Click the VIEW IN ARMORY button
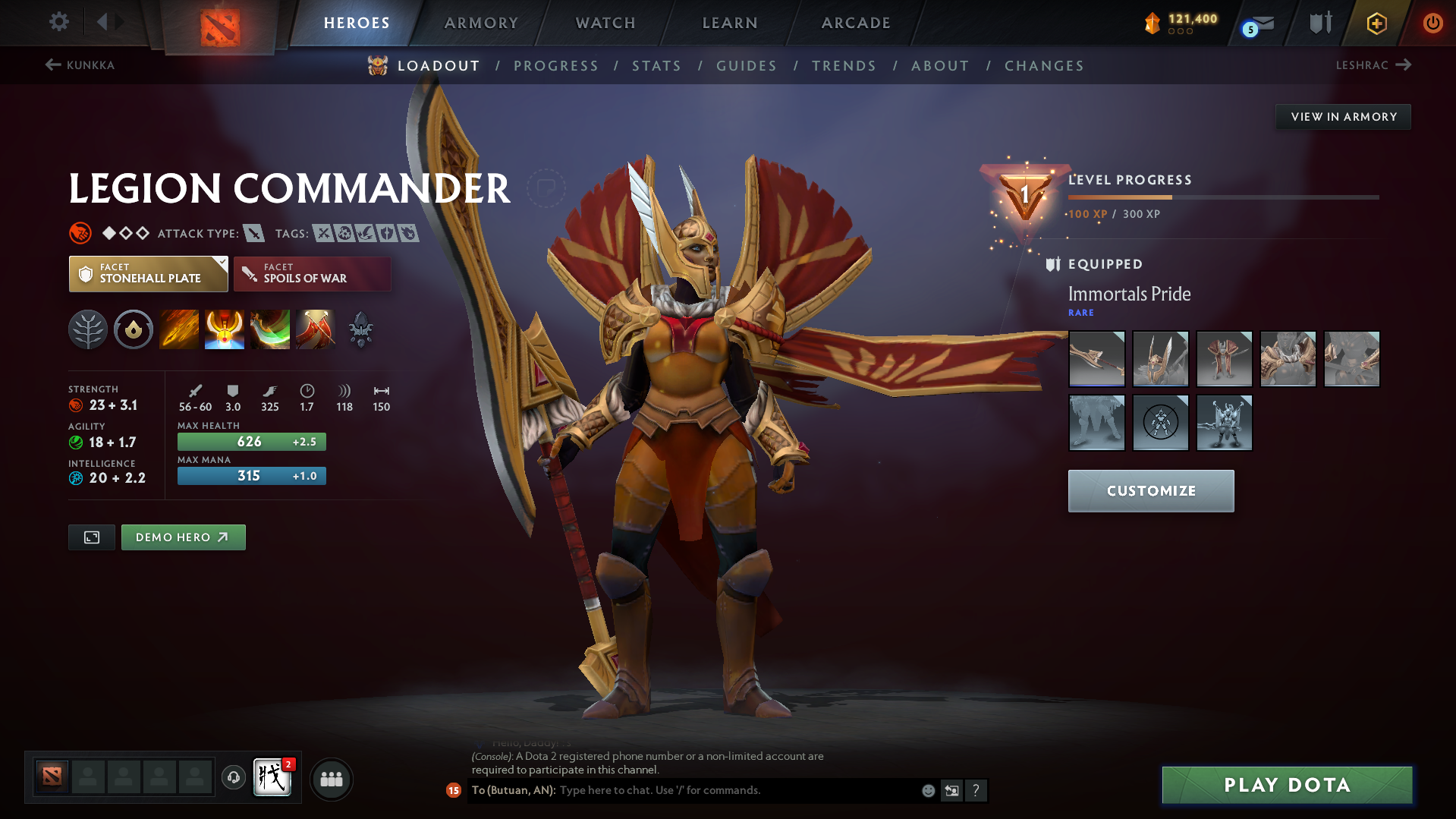Image resolution: width=1456 pixels, height=819 pixels. (1343, 116)
